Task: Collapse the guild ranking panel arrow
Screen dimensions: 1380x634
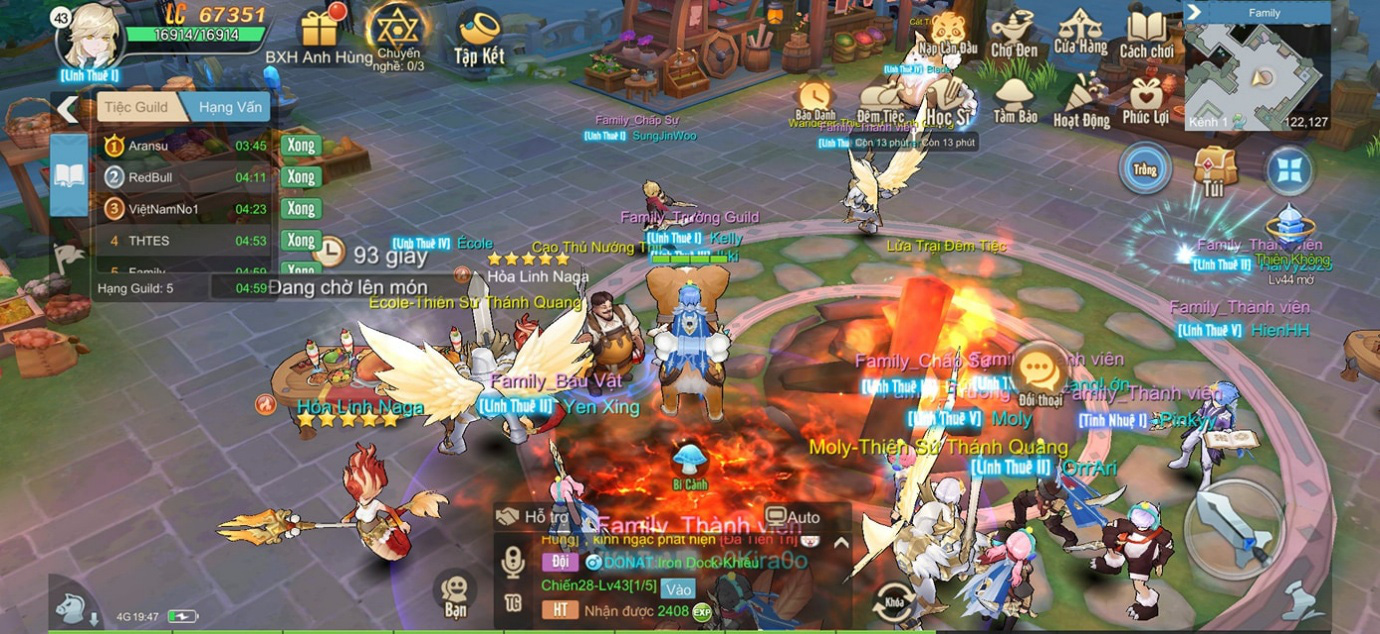Action: coord(67,108)
